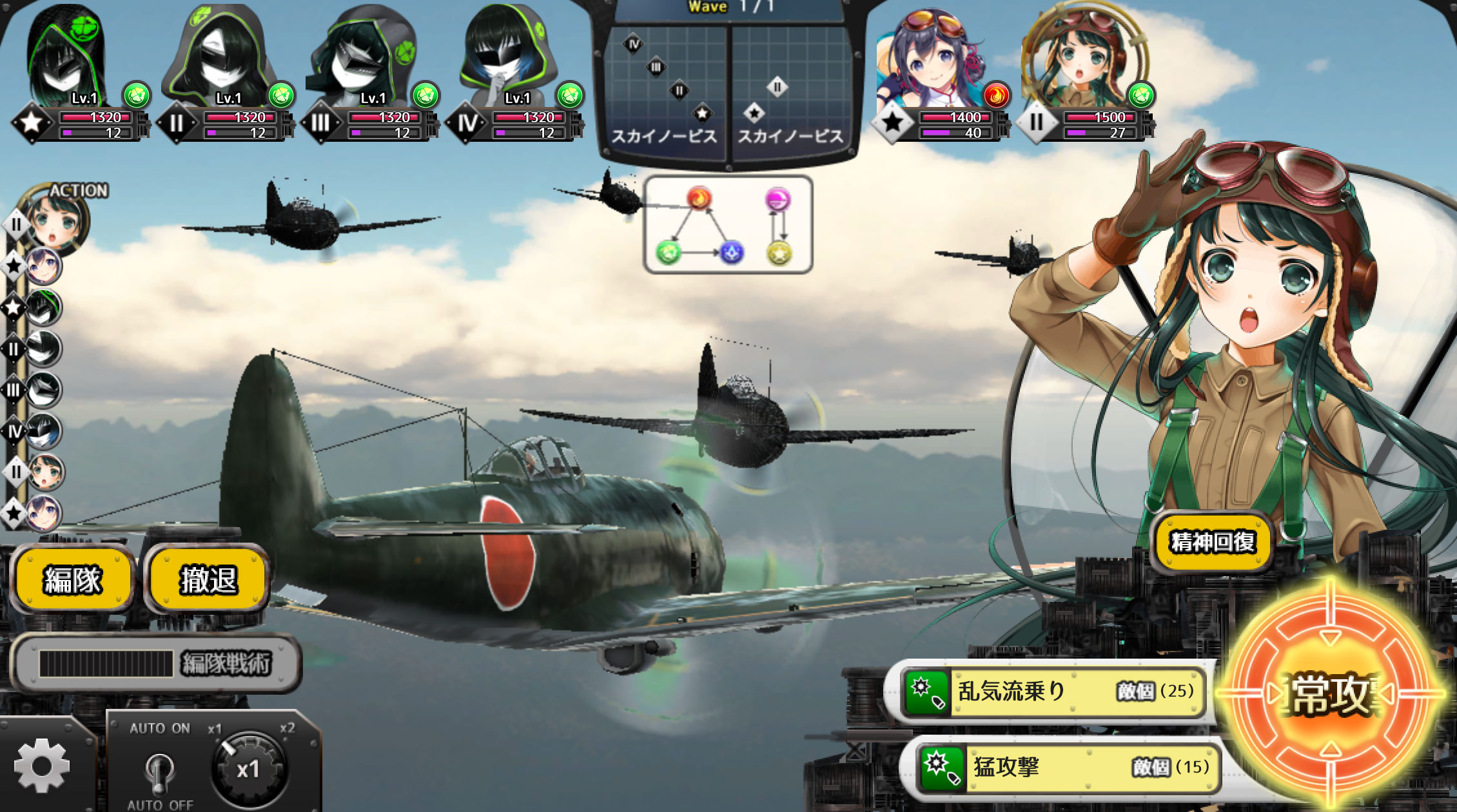Tap the 撤退 retreat button
1457x812 pixels.
208,579
